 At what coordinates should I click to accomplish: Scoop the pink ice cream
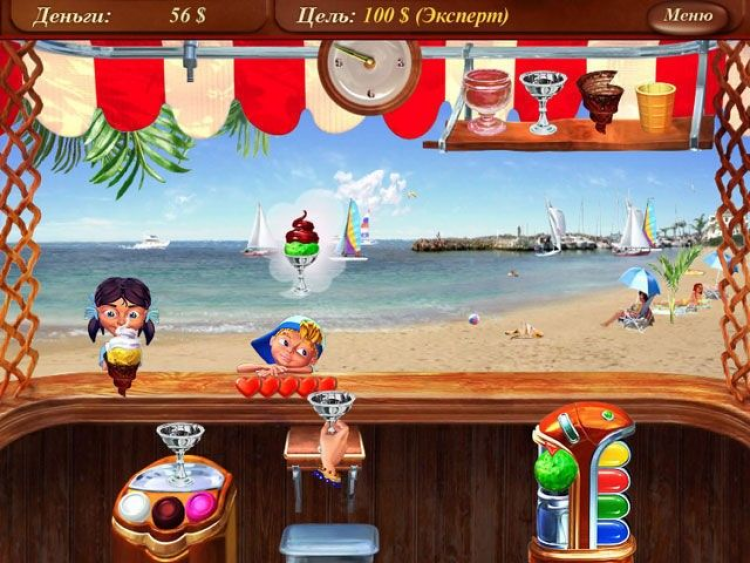[x=201, y=506]
